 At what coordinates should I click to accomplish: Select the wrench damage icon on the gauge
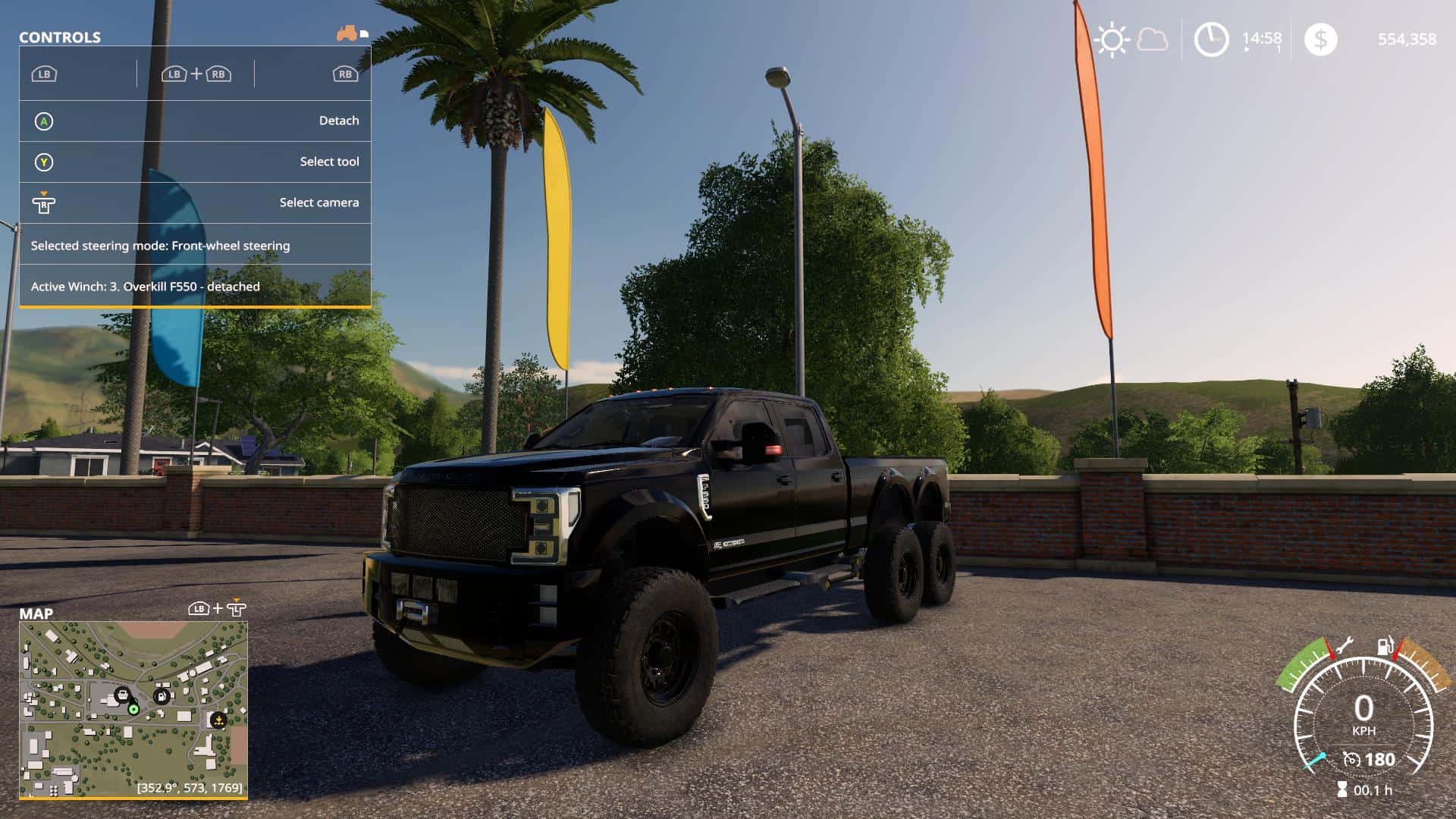pyautogui.click(x=1343, y=646)
